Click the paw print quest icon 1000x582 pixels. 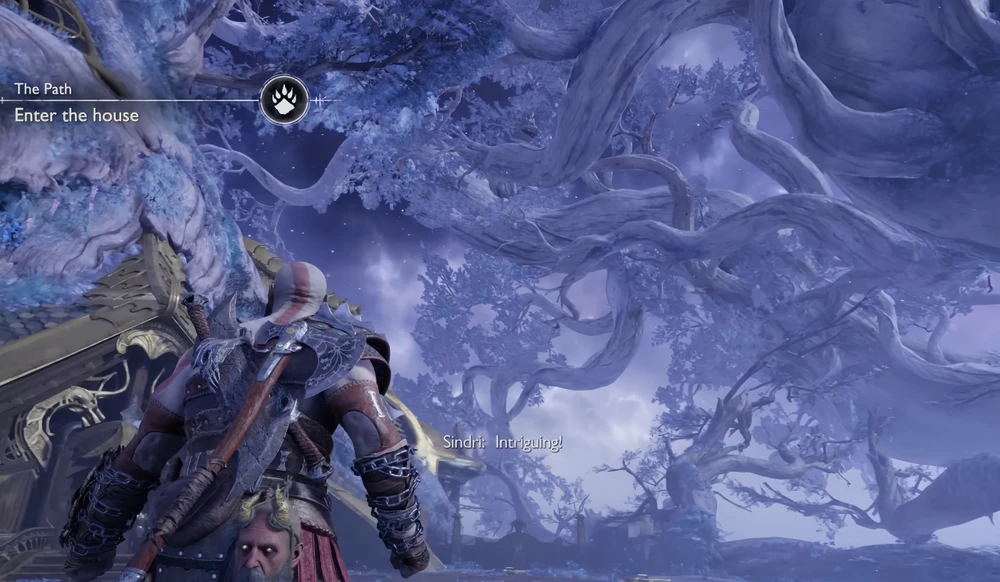point(283,100)
